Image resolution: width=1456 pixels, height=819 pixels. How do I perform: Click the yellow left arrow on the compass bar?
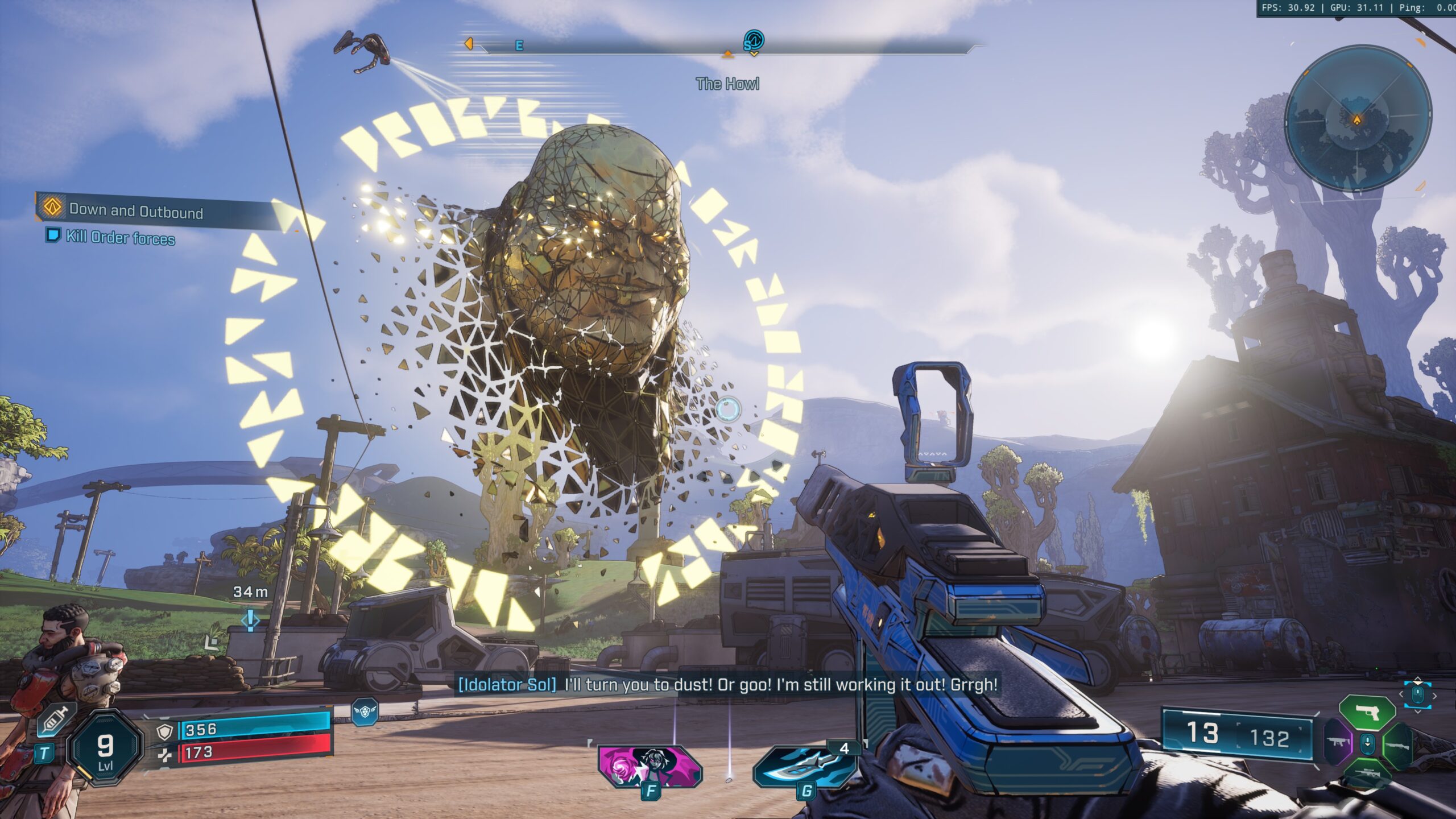468,43
